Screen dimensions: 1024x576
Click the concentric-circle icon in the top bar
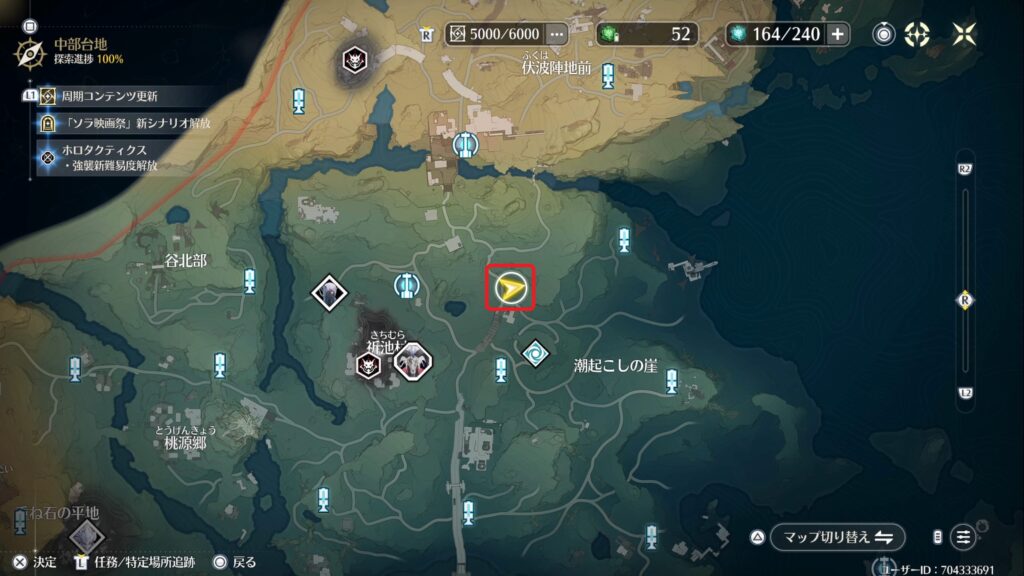pyautogui.click(x=884, y=34)
